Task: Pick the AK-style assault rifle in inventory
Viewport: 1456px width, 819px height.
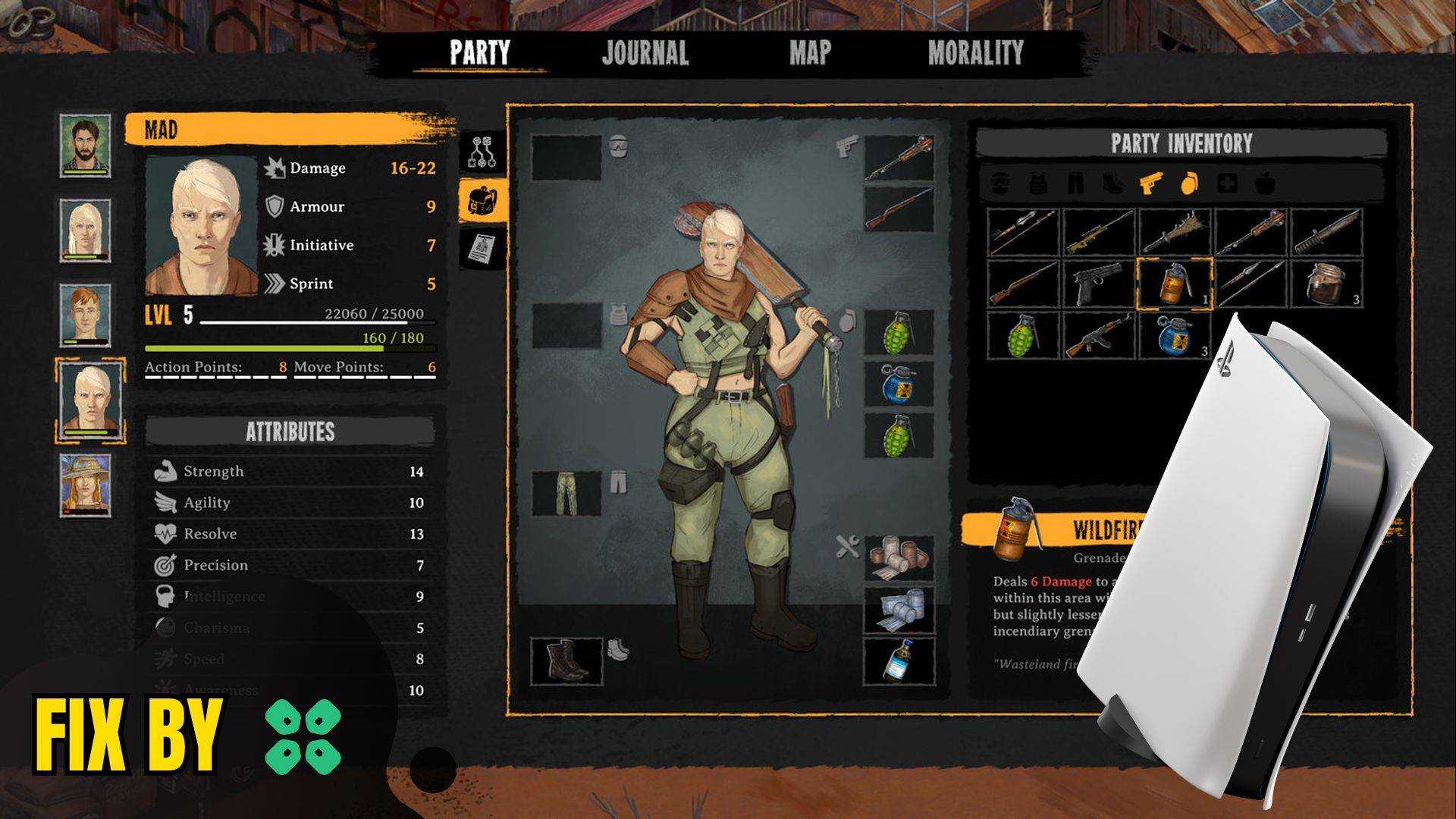Action: (1098, 335)
